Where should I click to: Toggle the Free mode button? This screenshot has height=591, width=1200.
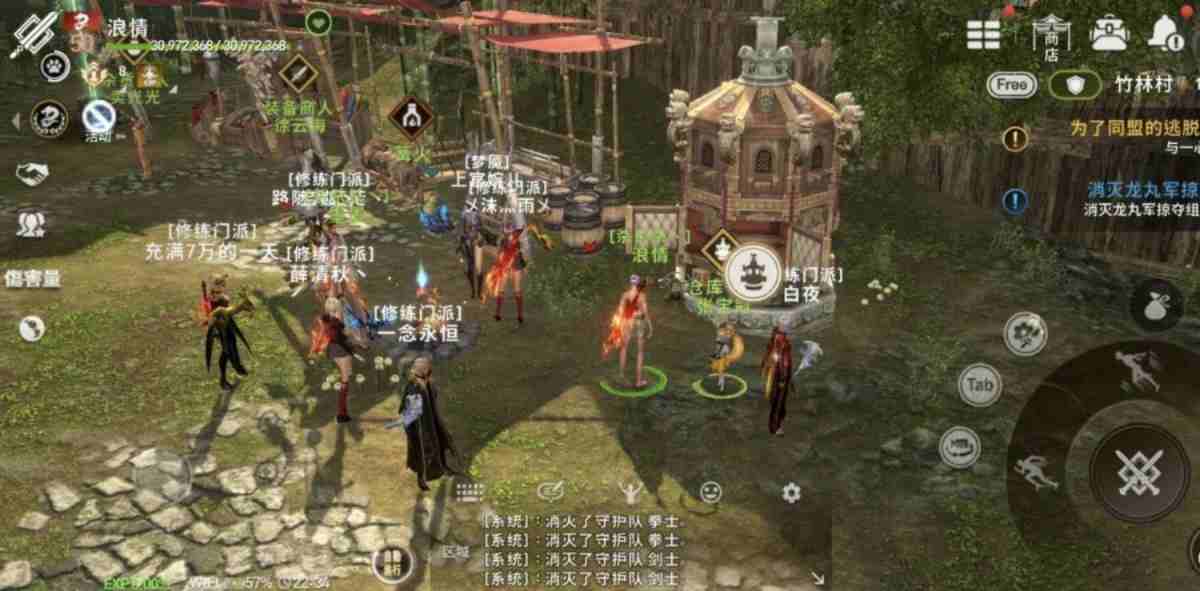click(x=1012, y=85)
